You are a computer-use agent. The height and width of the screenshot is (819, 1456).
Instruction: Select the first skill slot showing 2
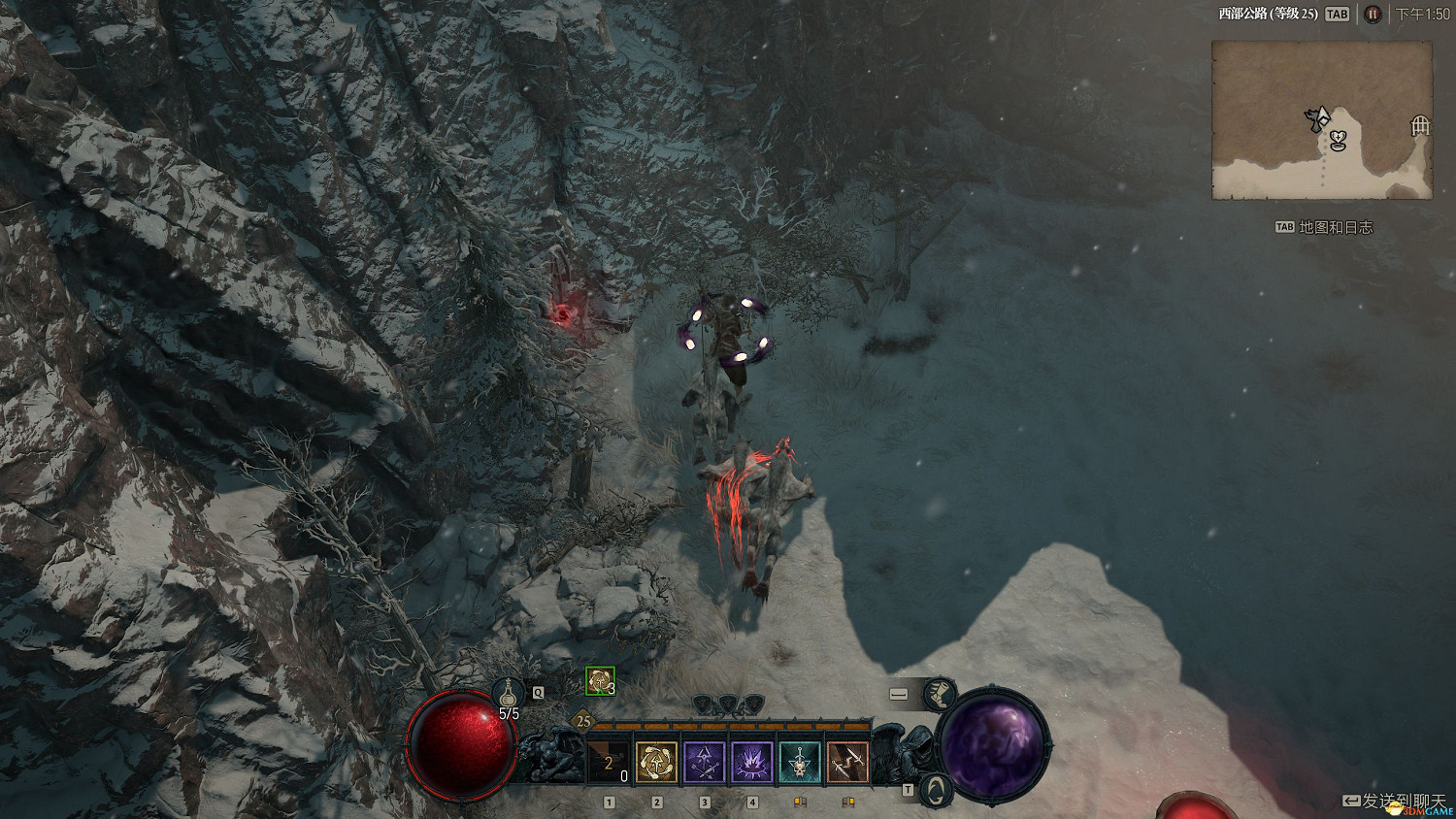pos(609,763)
